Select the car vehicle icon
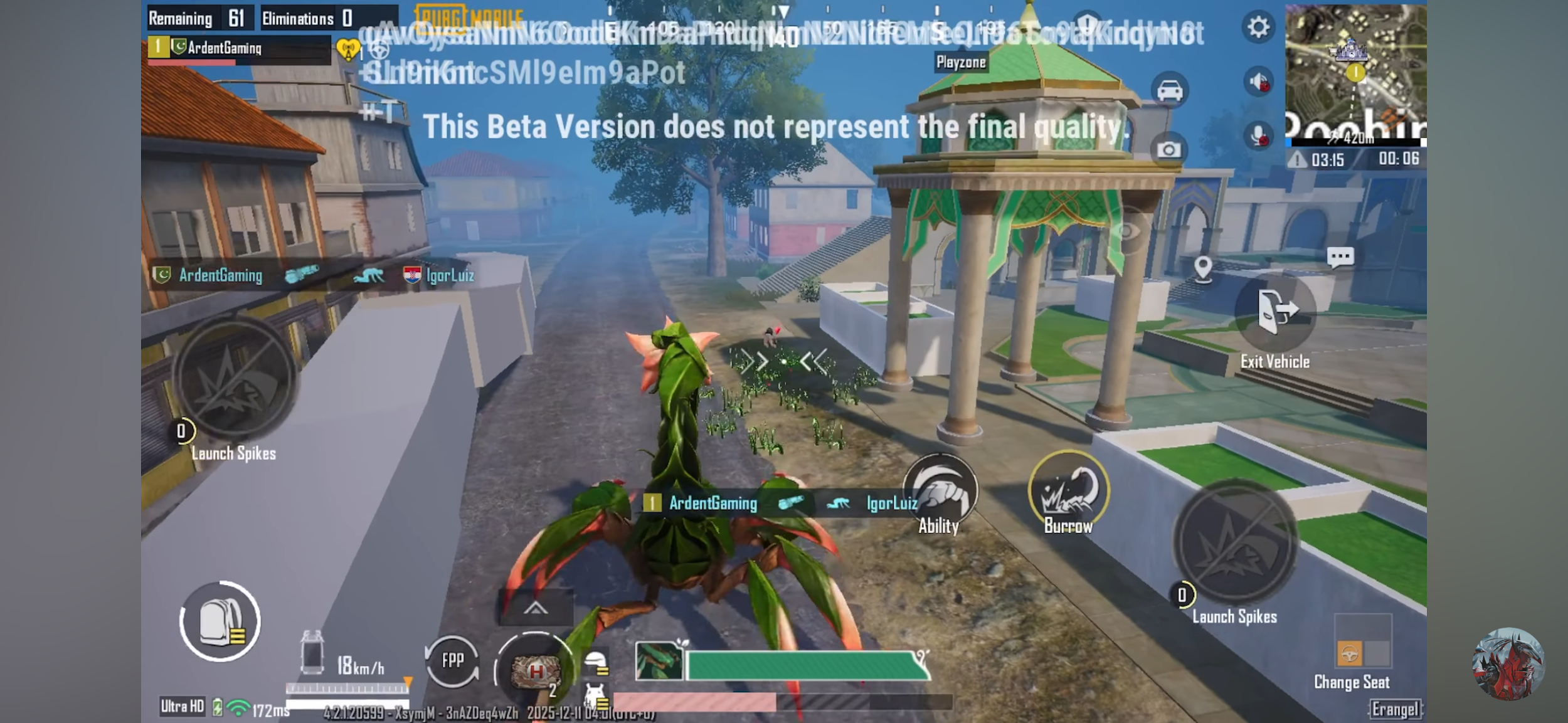1568x723 pixels. pos(1170,91)
